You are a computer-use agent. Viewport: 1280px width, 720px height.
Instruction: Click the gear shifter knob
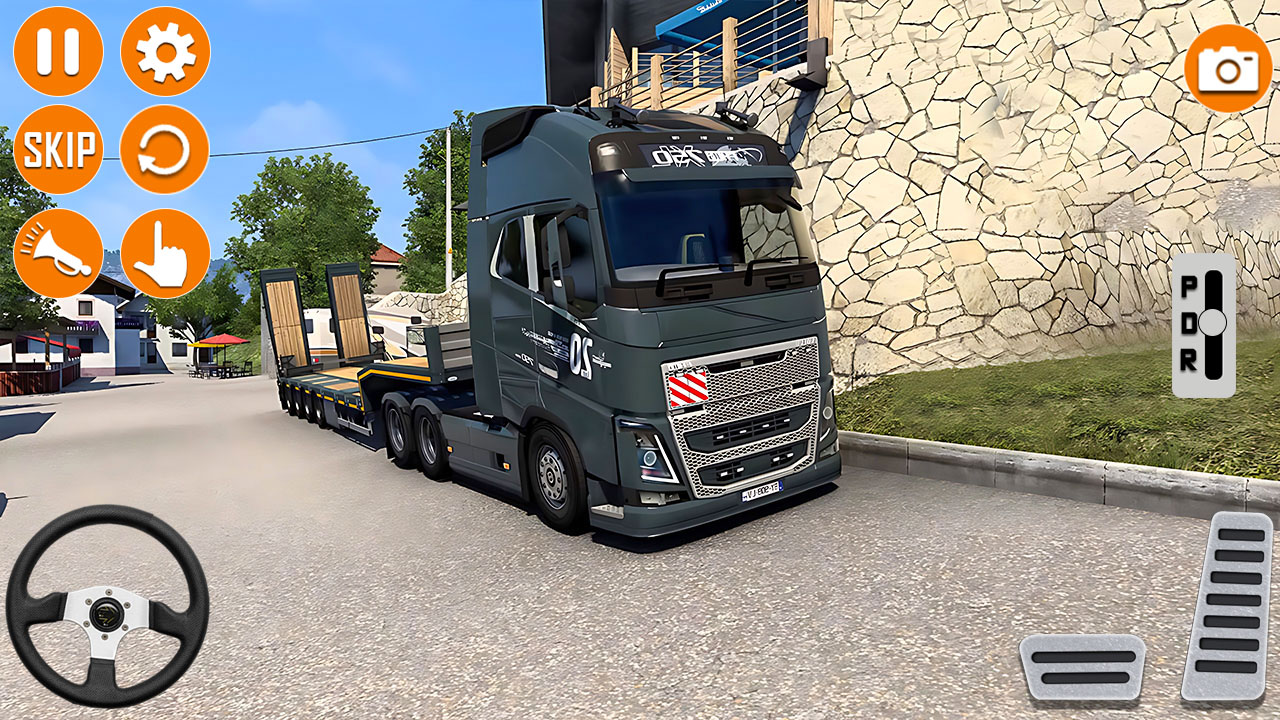[x=1215, y=322]
